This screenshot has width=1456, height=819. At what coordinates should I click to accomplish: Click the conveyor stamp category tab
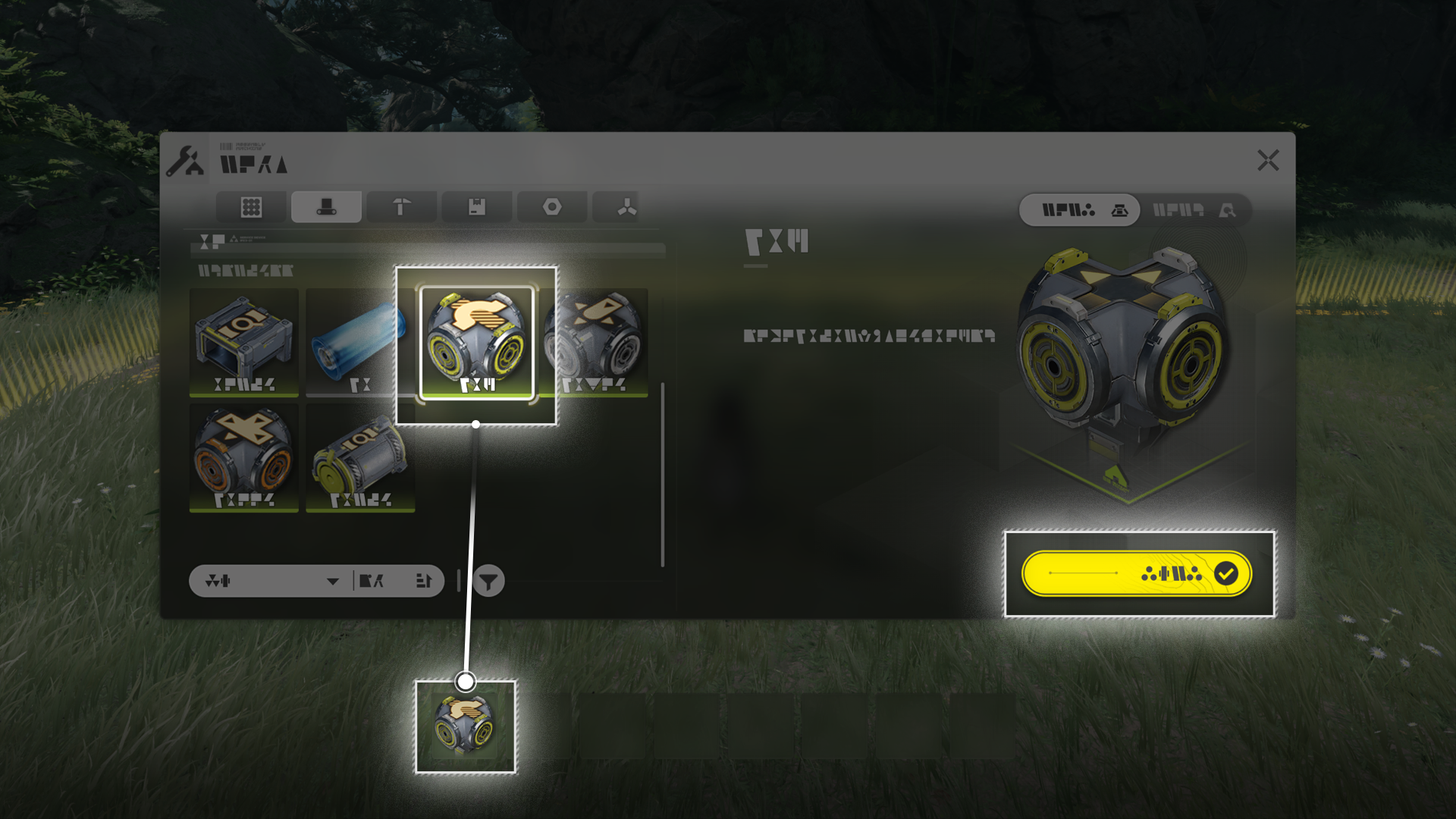326,207
